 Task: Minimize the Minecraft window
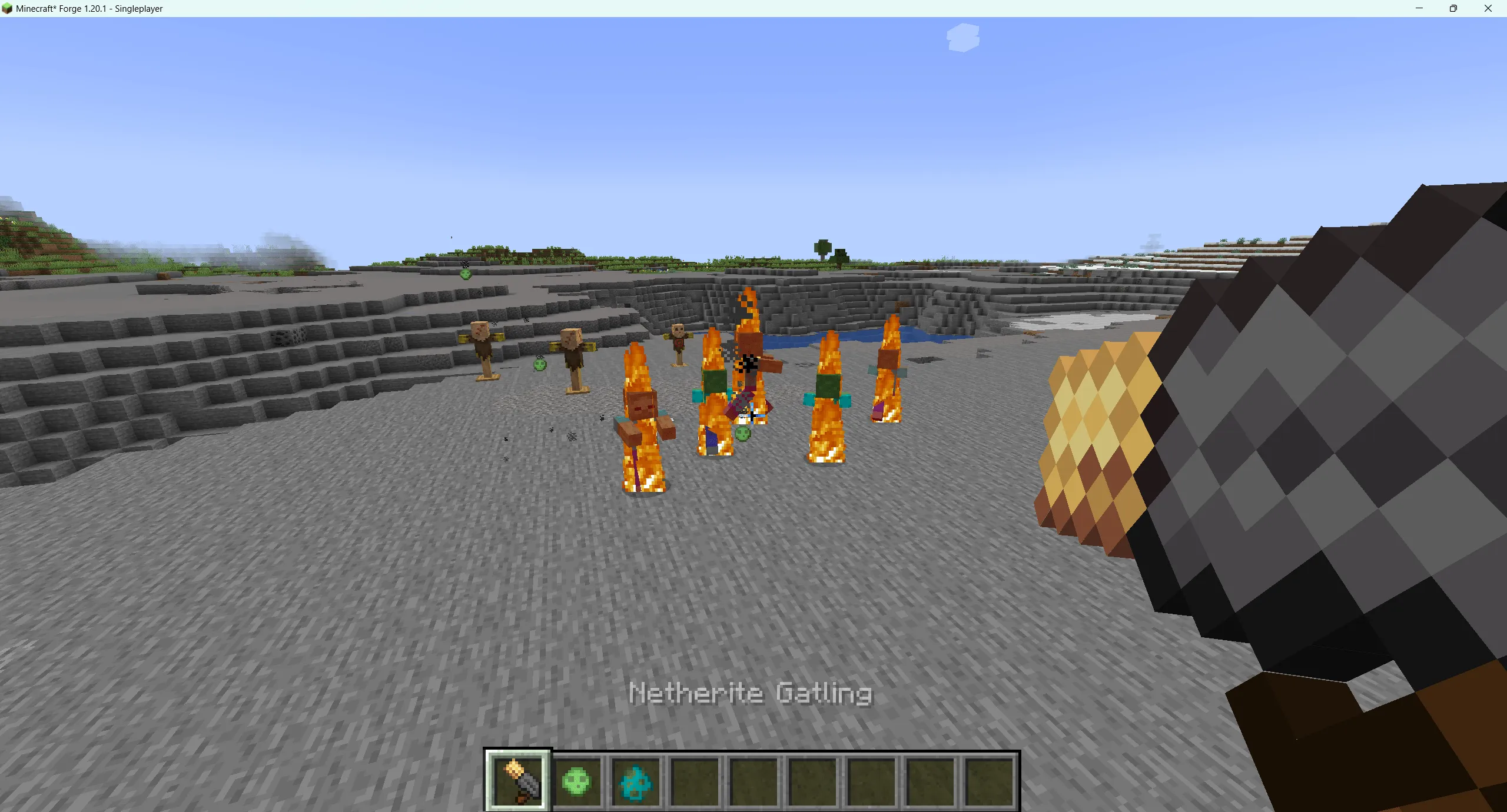pyautogui.click(x=1419, y=8)
